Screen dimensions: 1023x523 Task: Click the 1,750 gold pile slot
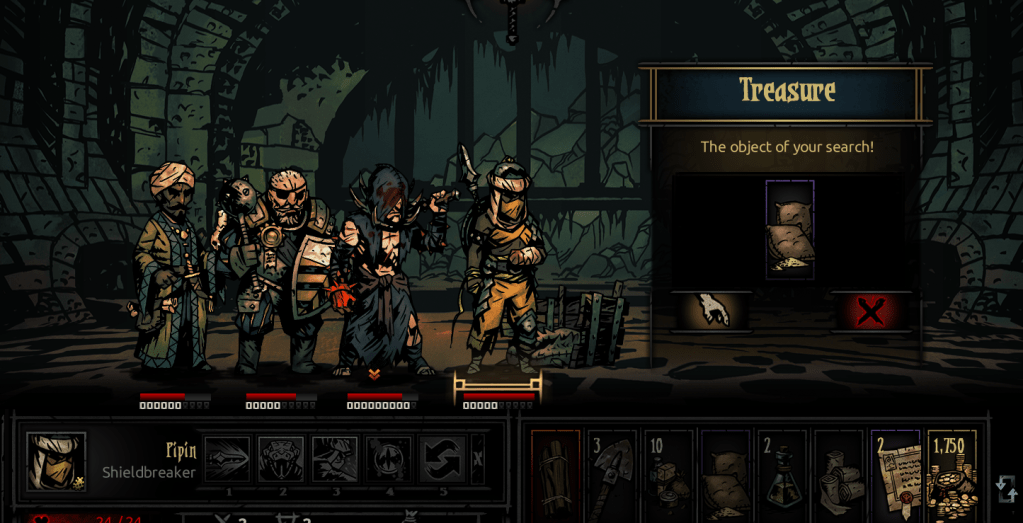[x=951, y=477]
